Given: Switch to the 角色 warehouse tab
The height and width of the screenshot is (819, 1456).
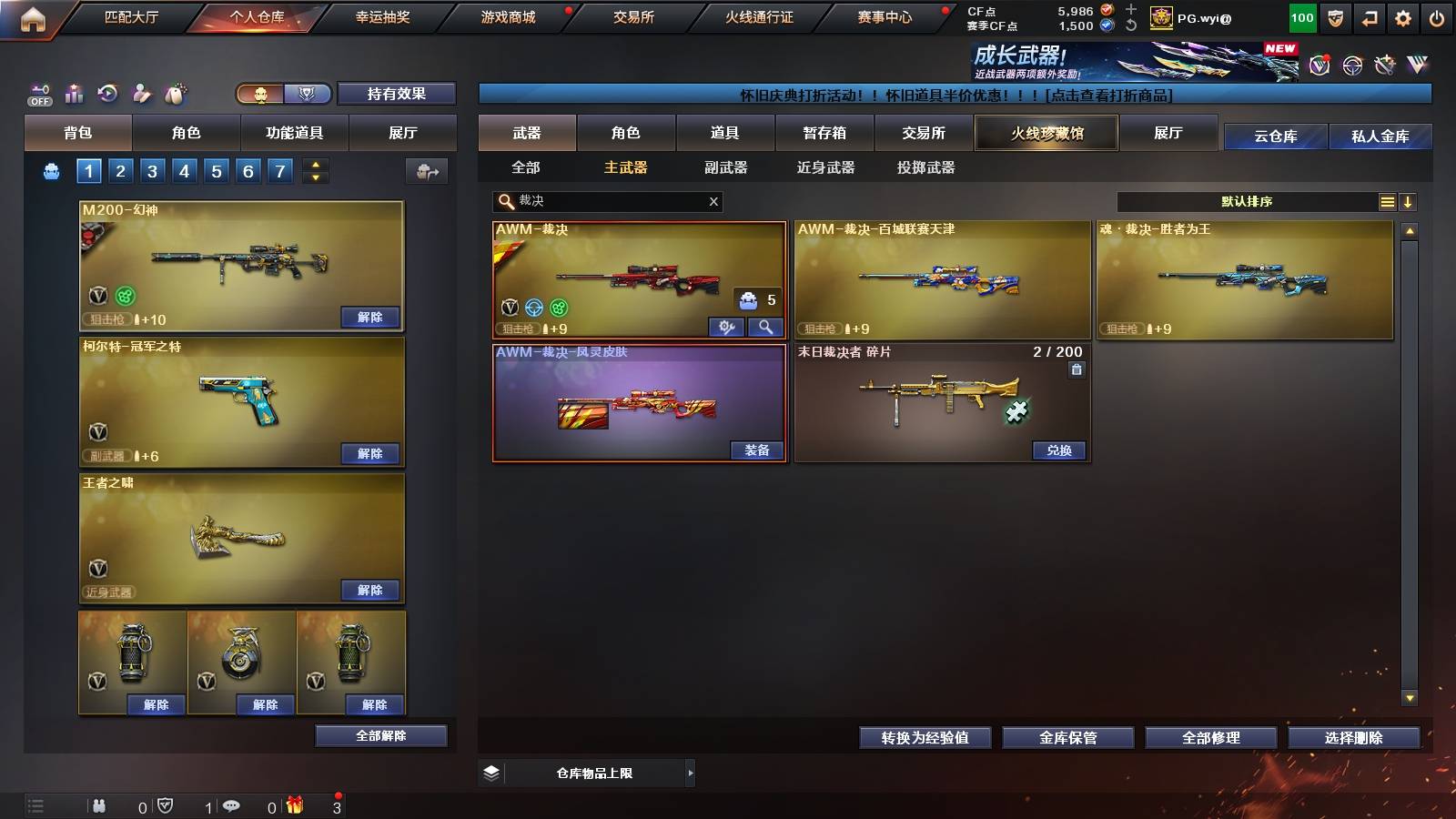Looking at the screenshot, I should (628, 133).
